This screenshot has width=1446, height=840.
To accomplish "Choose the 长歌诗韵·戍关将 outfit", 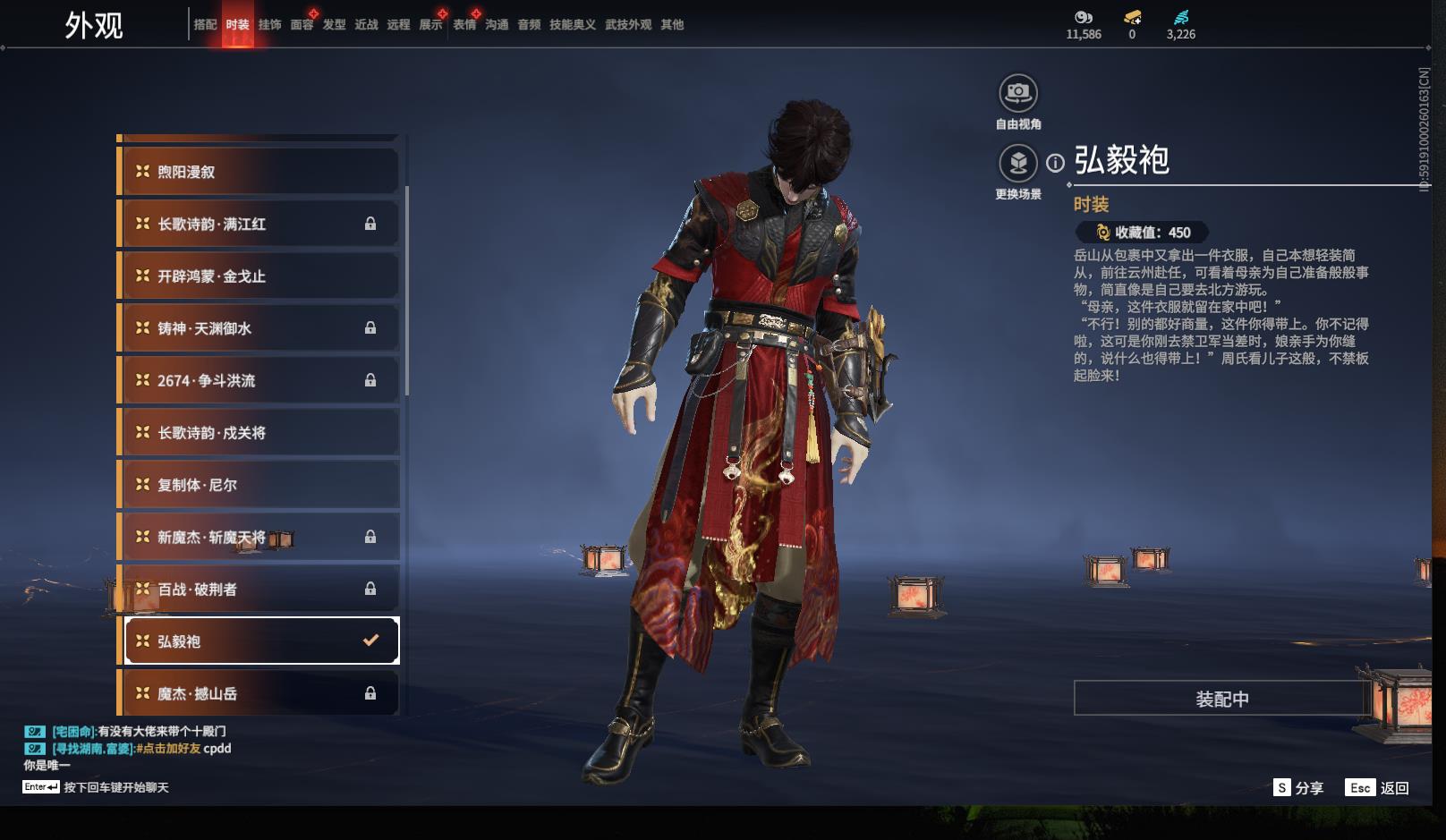I will tap(259, 433).
